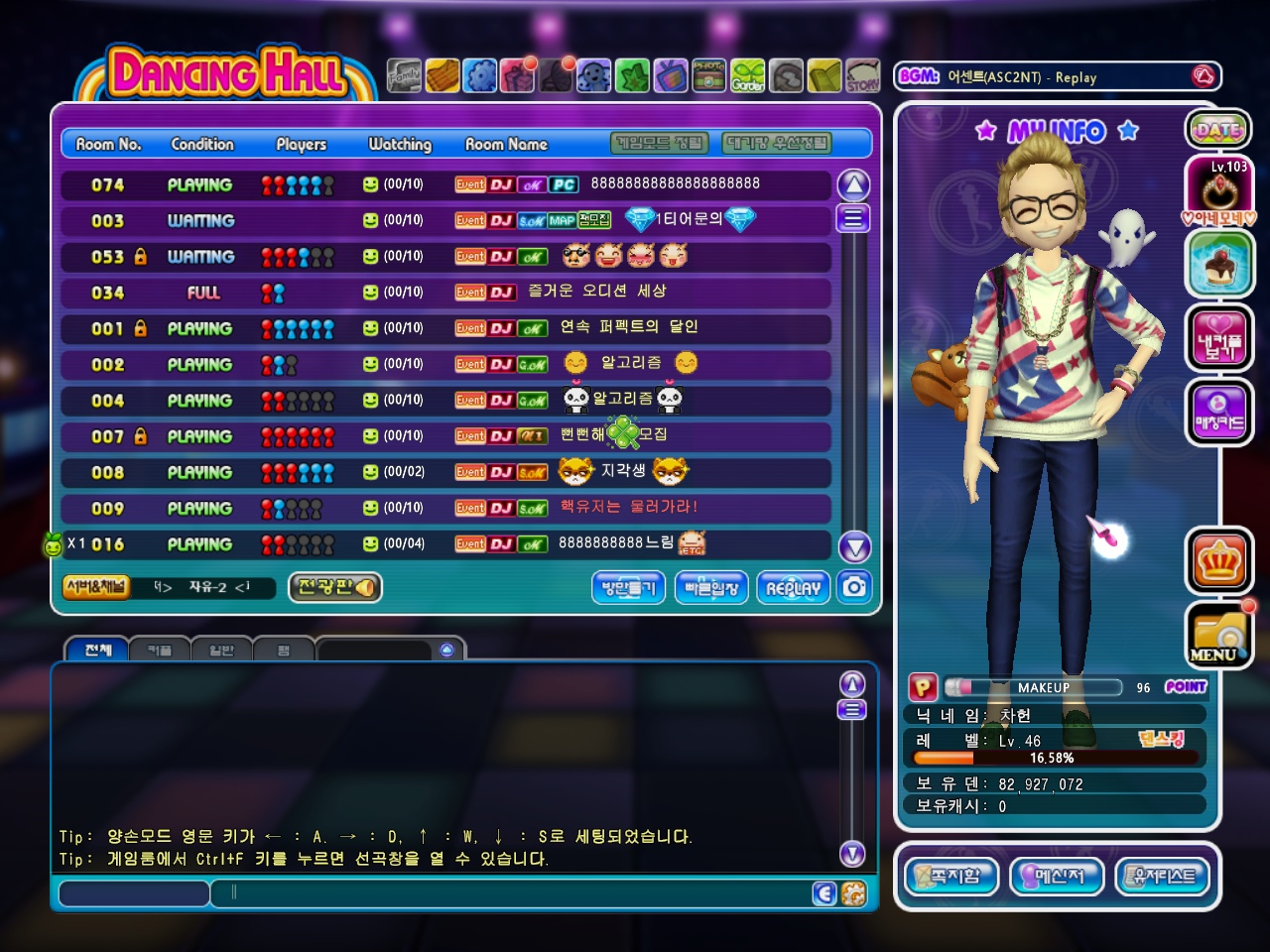The width and height of the screenshot is (1270, 952).
Task: Open the MENU folder button
Action: click(1217, 636)
